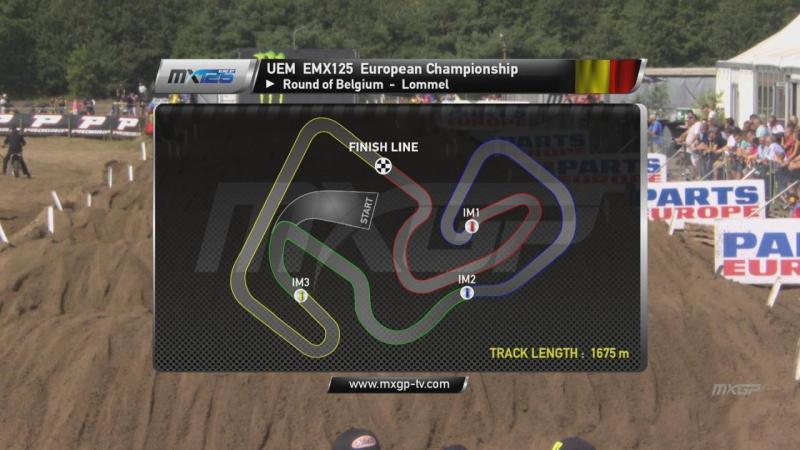Screen dimensions: 800x450
Task: Click the MX125 logo badge
Action: 204,76
